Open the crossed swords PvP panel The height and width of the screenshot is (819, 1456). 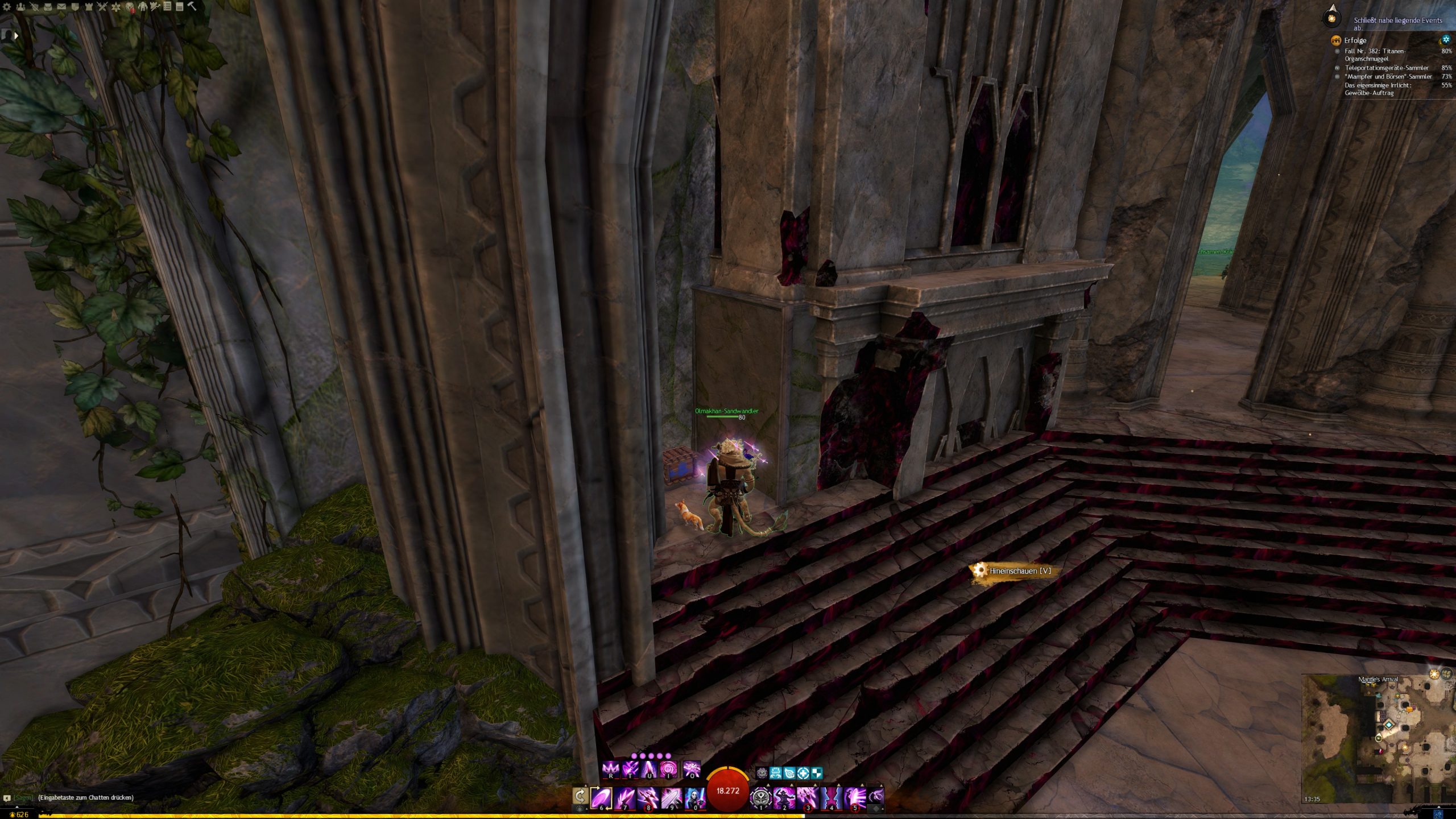click(x=102, y=7)
